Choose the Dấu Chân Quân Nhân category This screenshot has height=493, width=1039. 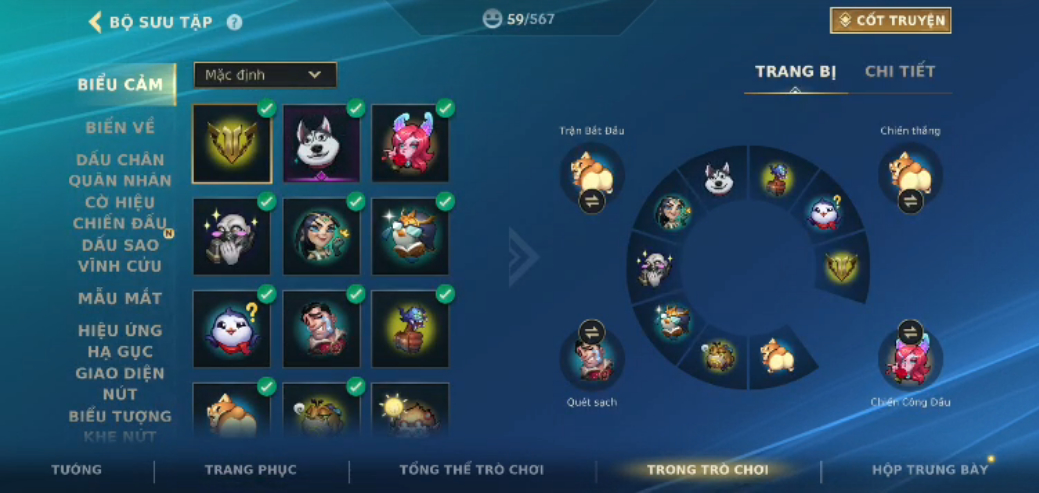121,170
